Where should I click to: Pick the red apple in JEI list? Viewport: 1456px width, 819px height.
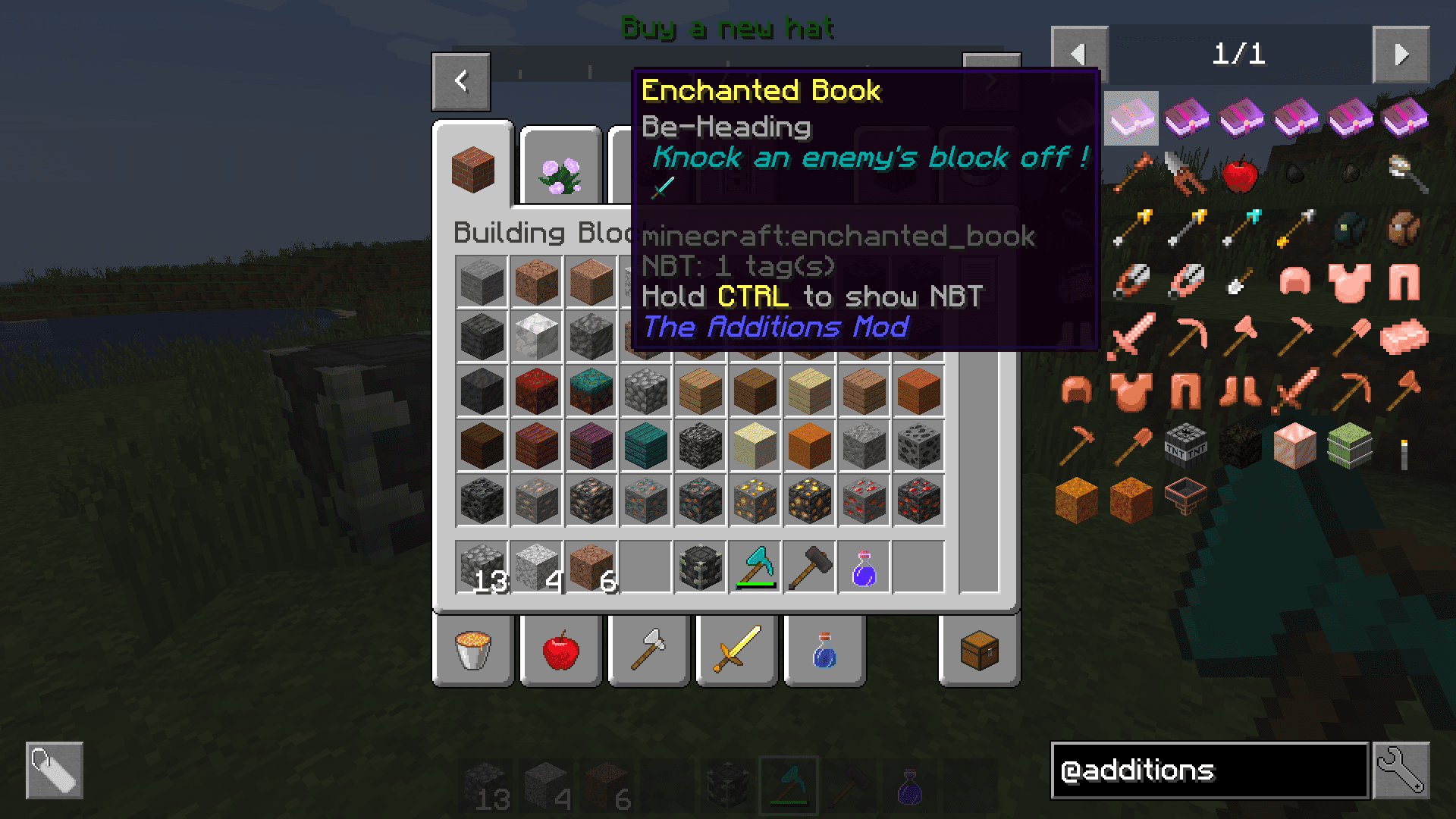pyautogui.click(x=1240, y=174)
